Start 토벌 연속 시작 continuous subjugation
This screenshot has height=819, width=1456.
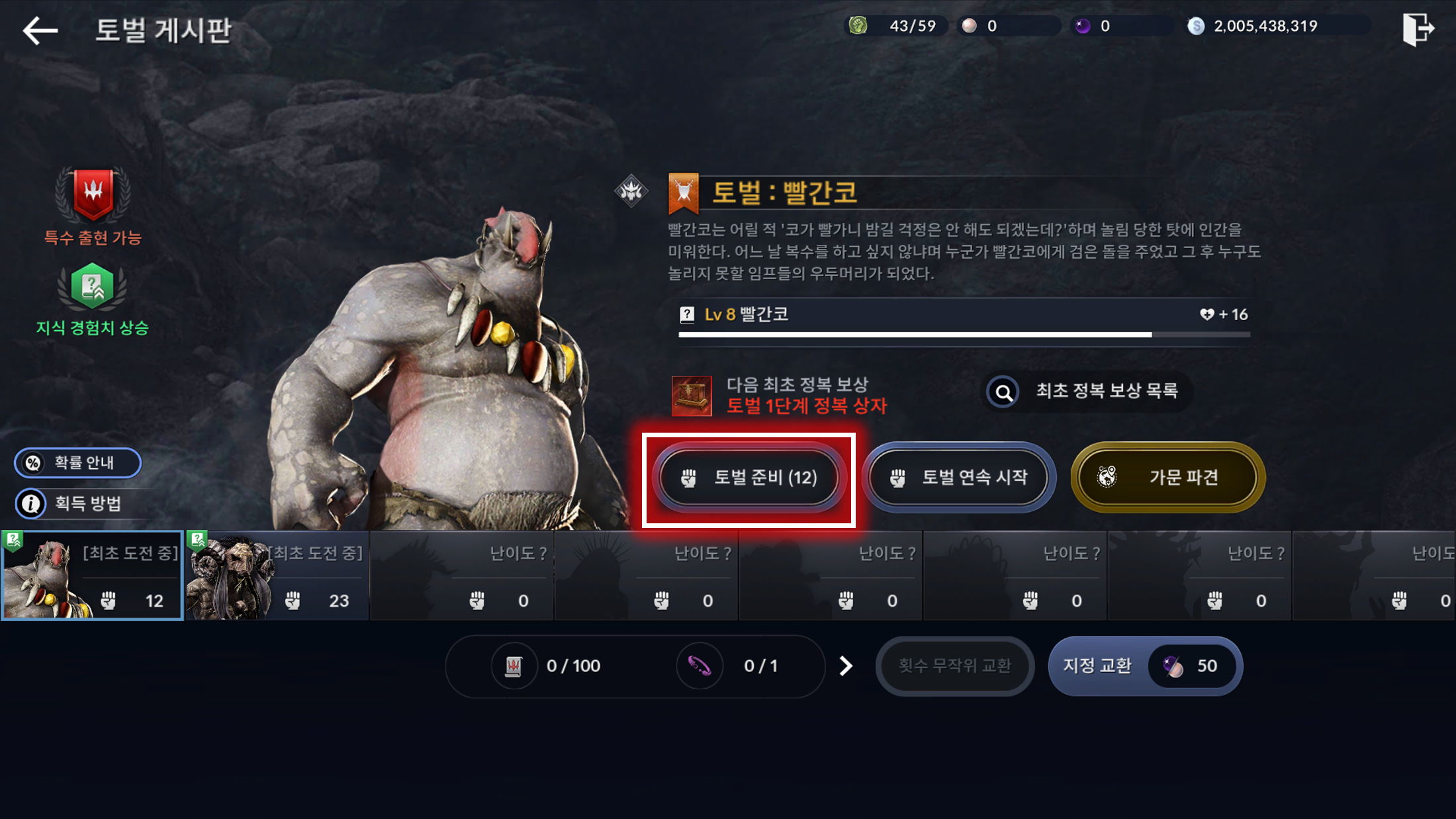(959, 478)
